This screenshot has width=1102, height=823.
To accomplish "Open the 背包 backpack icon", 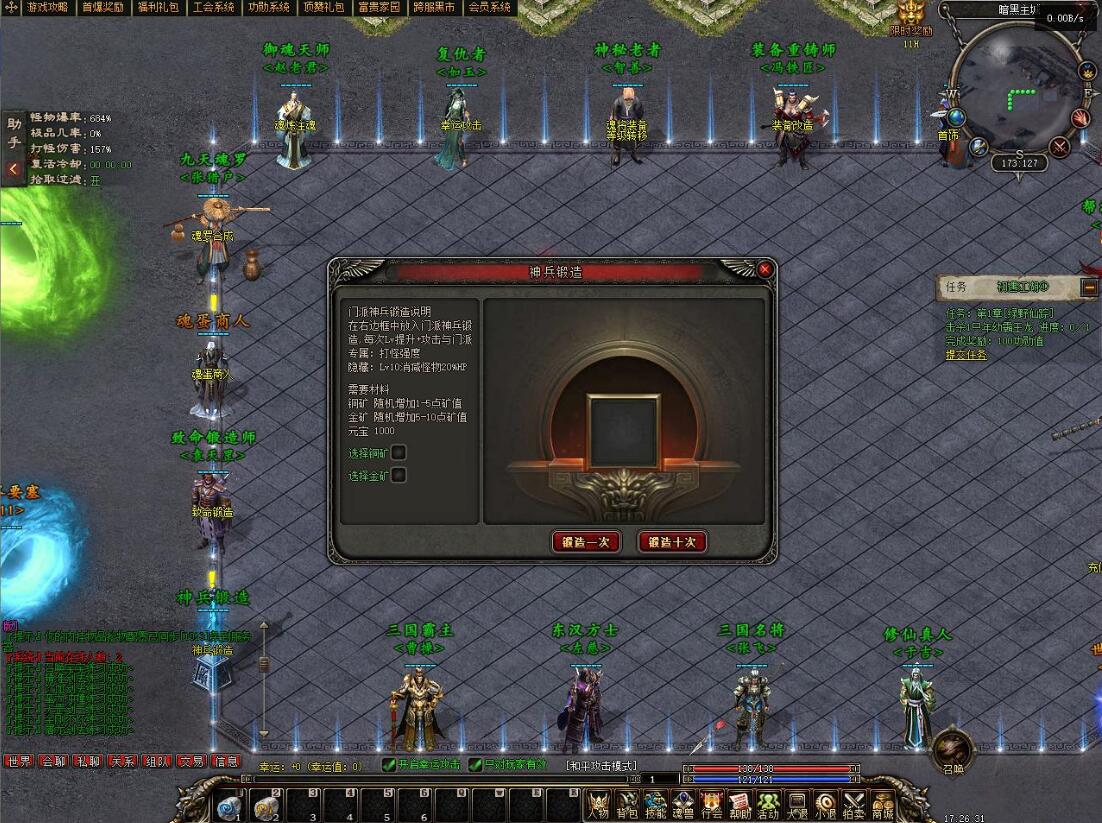I will [627, 803].
